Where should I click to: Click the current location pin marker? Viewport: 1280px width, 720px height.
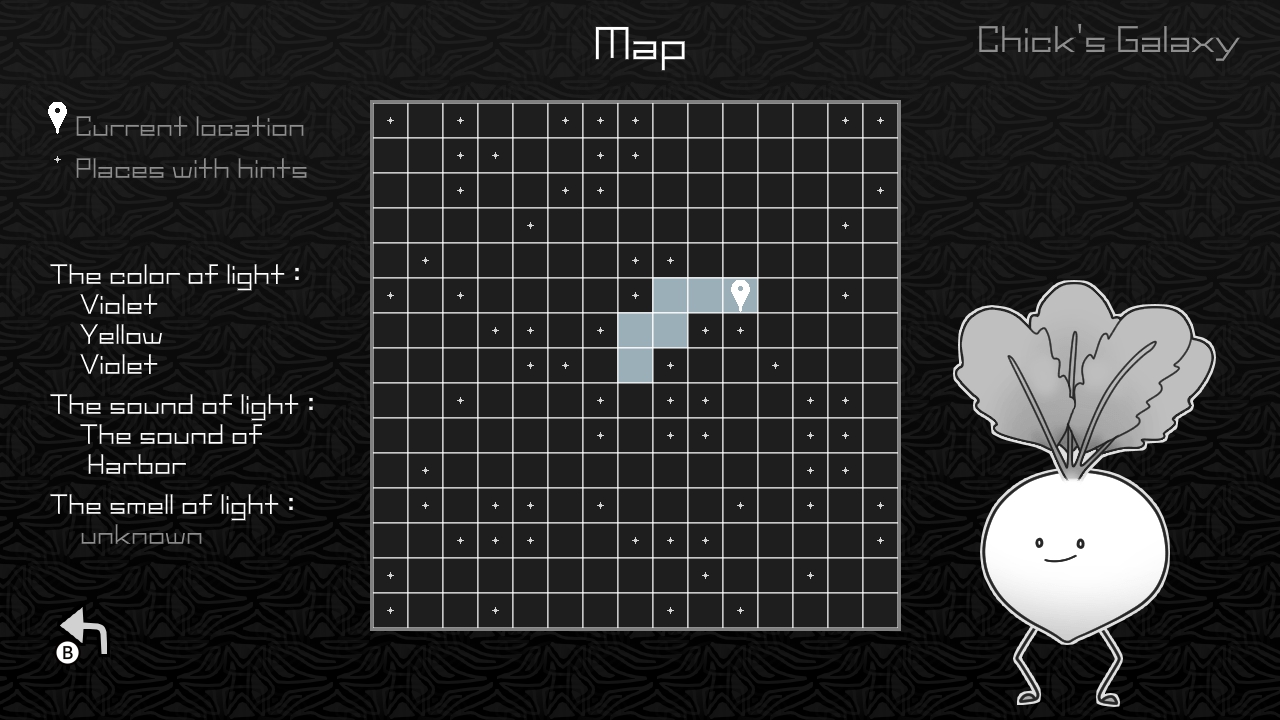coord(740,293)
